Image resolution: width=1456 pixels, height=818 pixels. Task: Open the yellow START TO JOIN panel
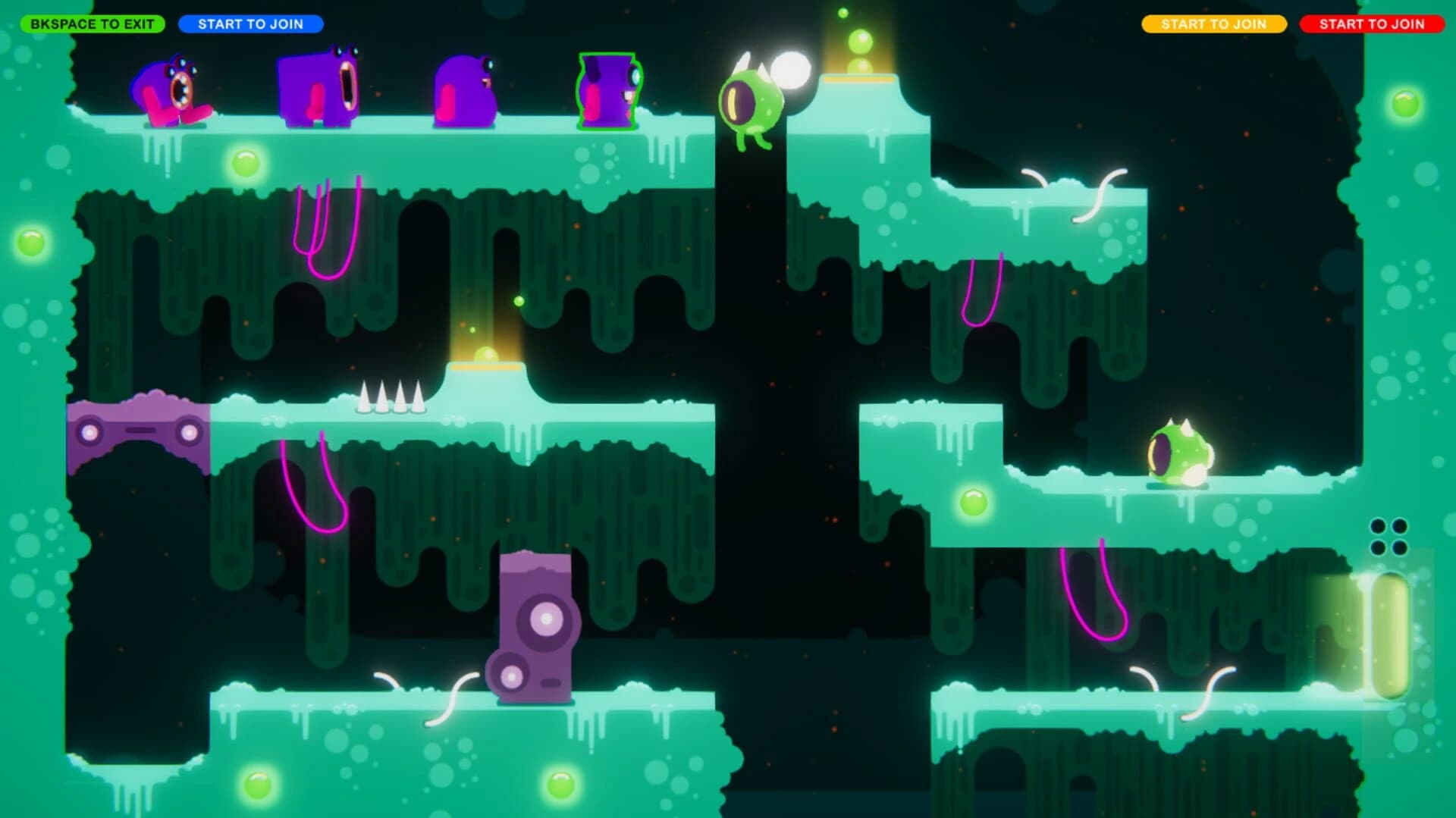[x=1214, y=24]
